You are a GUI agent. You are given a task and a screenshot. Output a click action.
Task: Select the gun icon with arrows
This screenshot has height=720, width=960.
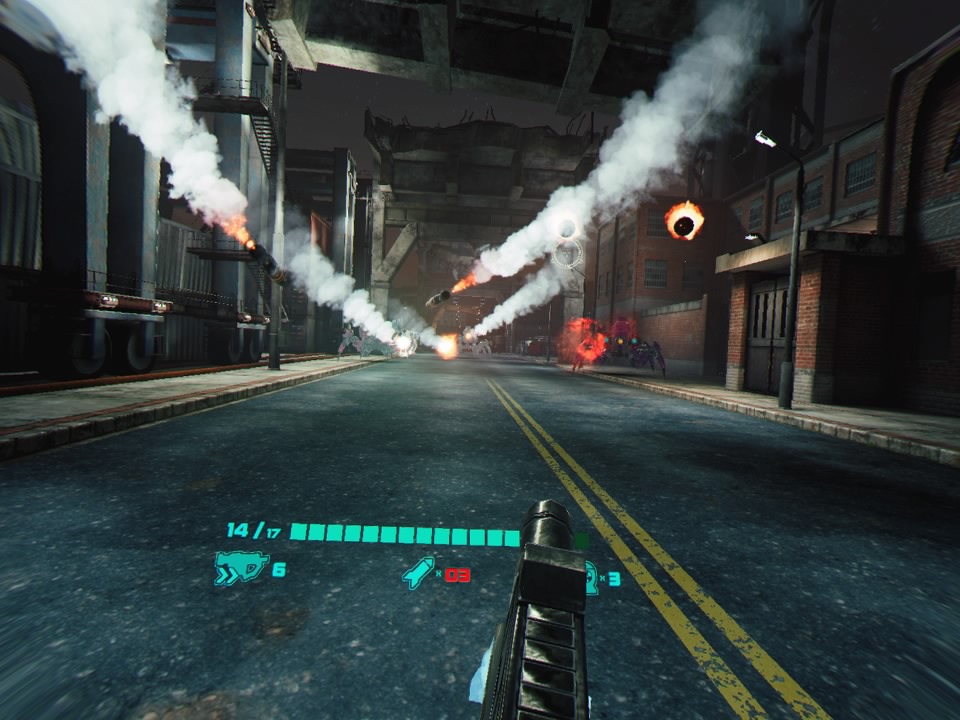tap(240, 570)
